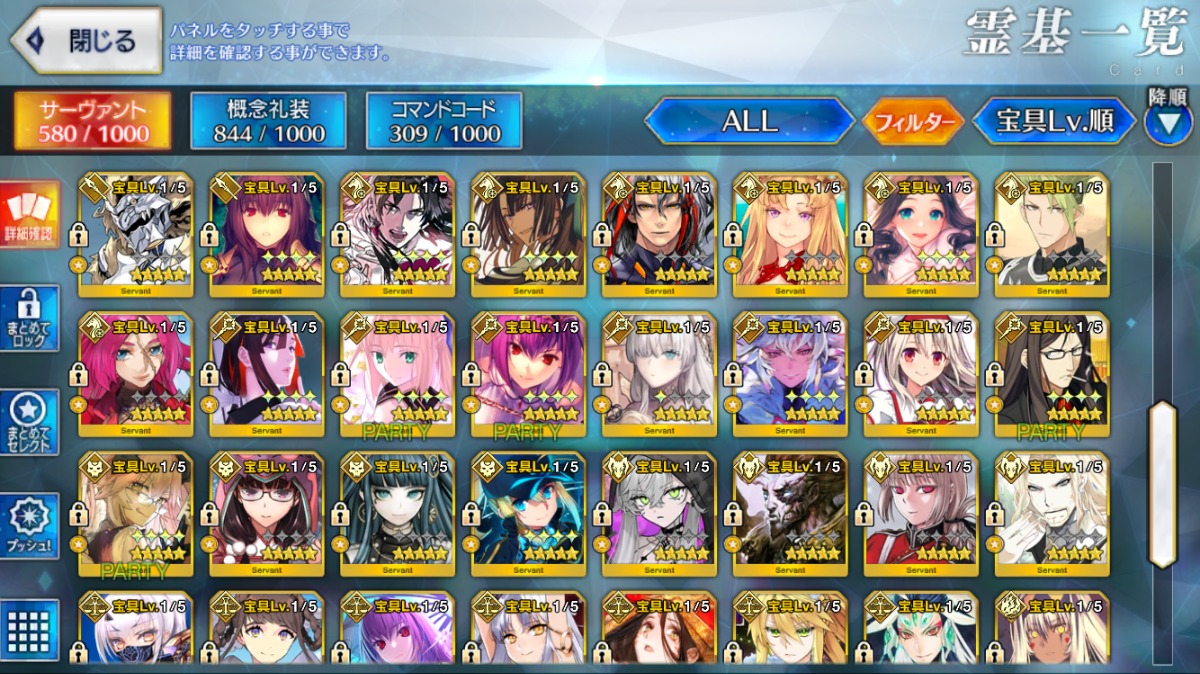
Task: Open the 概念礼装 tab
Action: pos(268,121)
